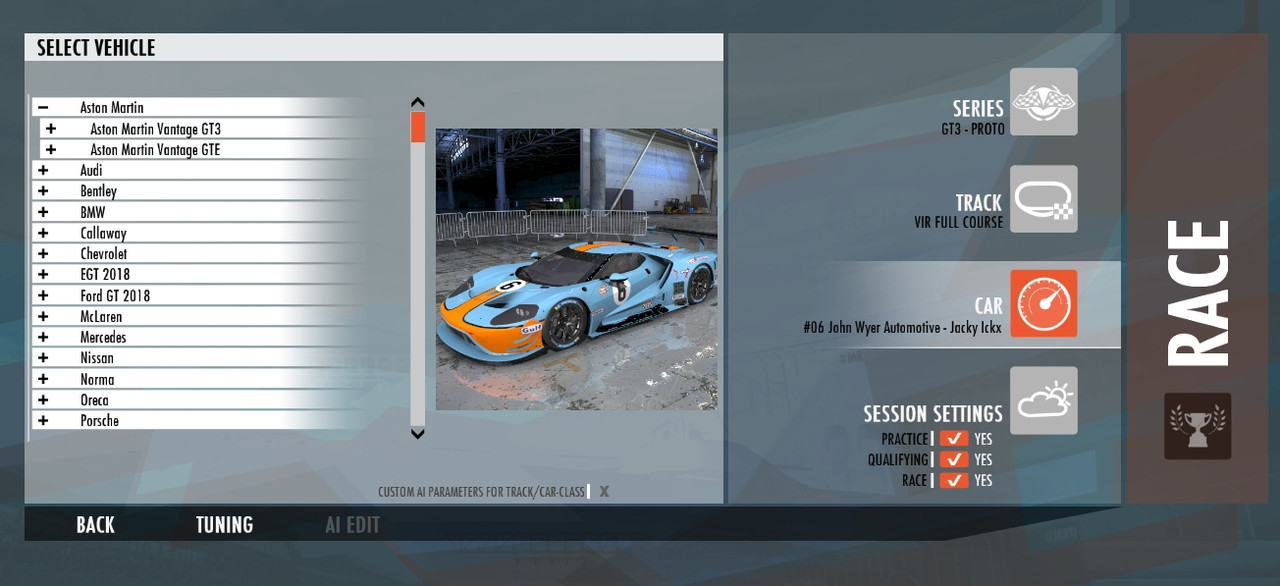Expand the Aston Martin Vantage GTE entry
The image size is (1280, 586).
pyautogui.click(x=51, y=150)
